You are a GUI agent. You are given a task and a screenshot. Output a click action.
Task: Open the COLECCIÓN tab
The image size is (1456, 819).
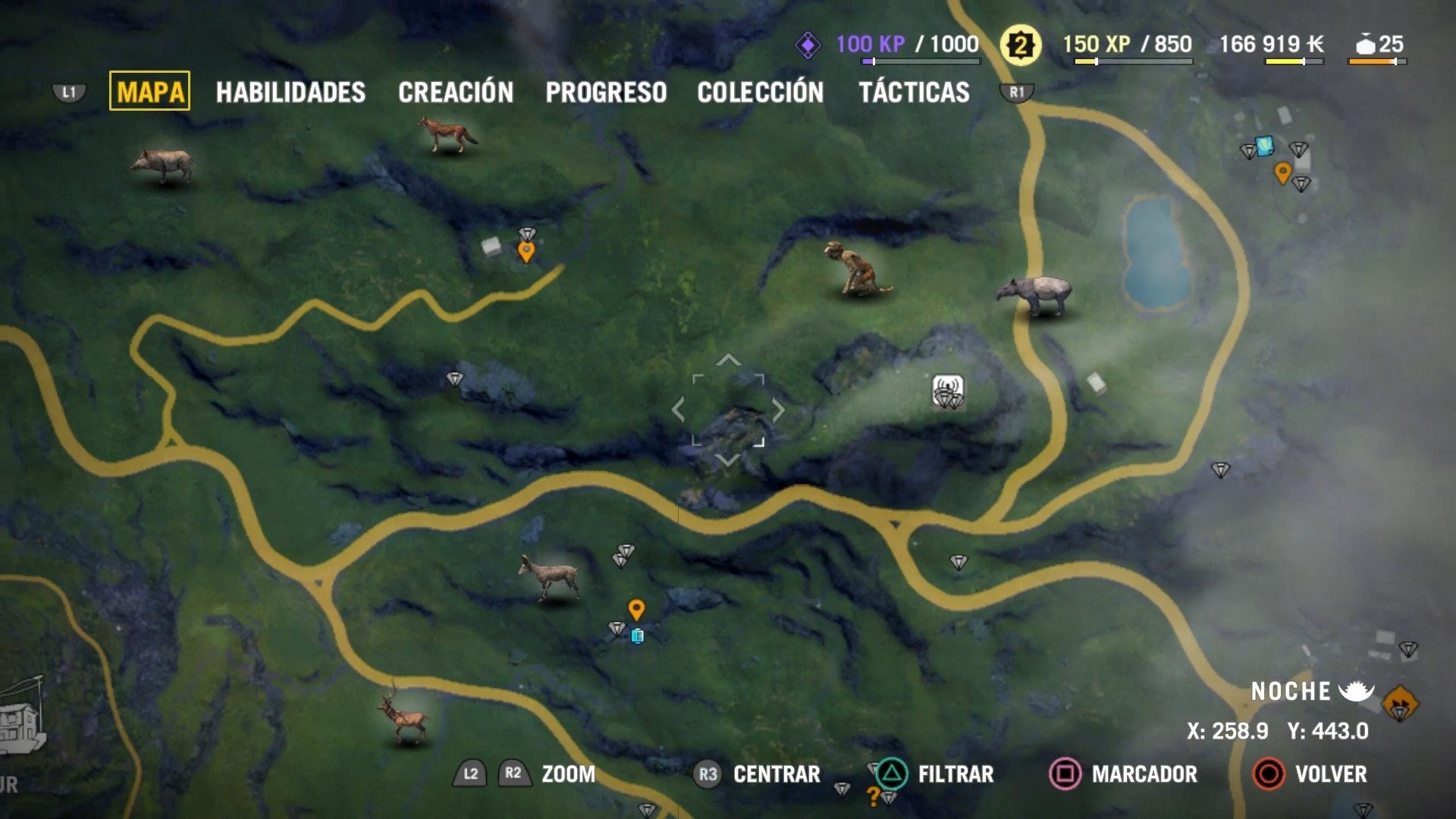click(760, 93)
